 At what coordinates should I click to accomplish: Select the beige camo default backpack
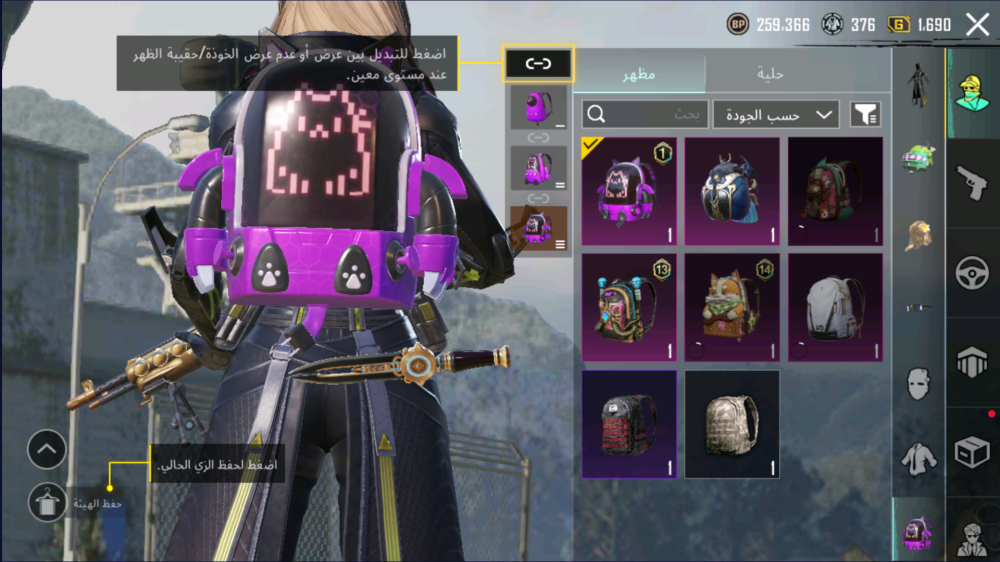tap(730, 424)
